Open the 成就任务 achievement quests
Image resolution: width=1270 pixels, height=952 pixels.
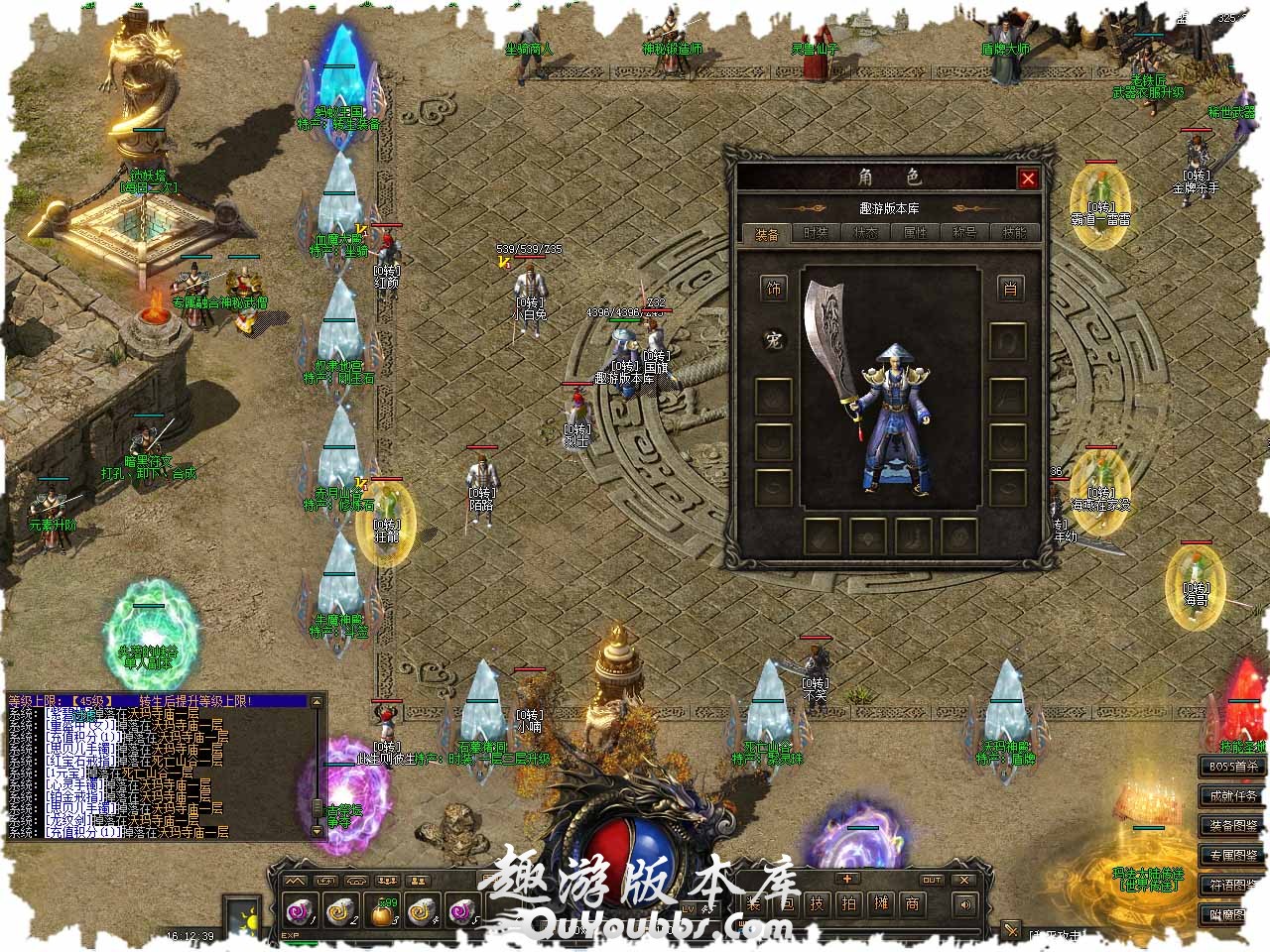point(1232,796)
